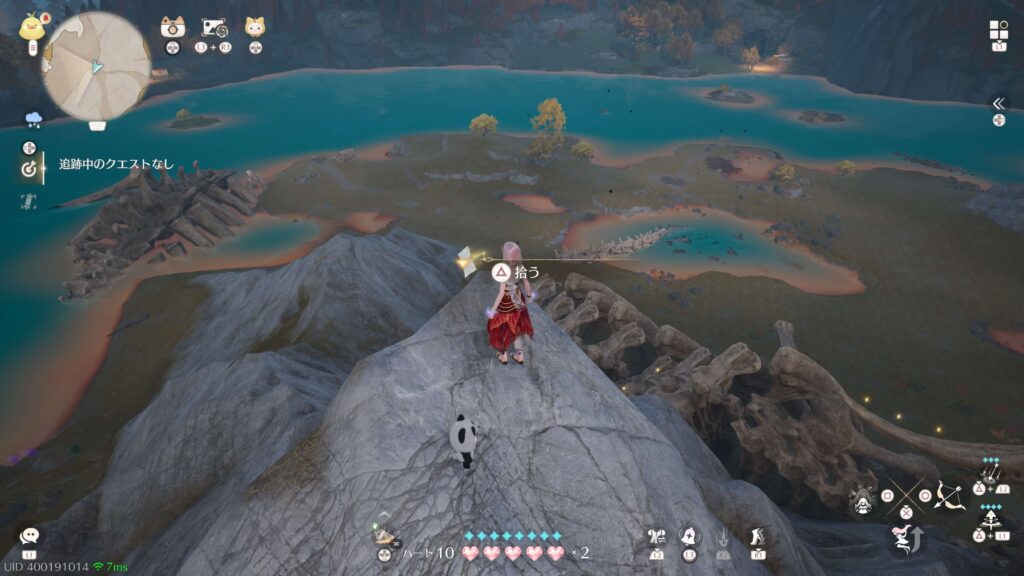Open the squares menu icon
1024x576 pixels.
[x=998, y=30]
